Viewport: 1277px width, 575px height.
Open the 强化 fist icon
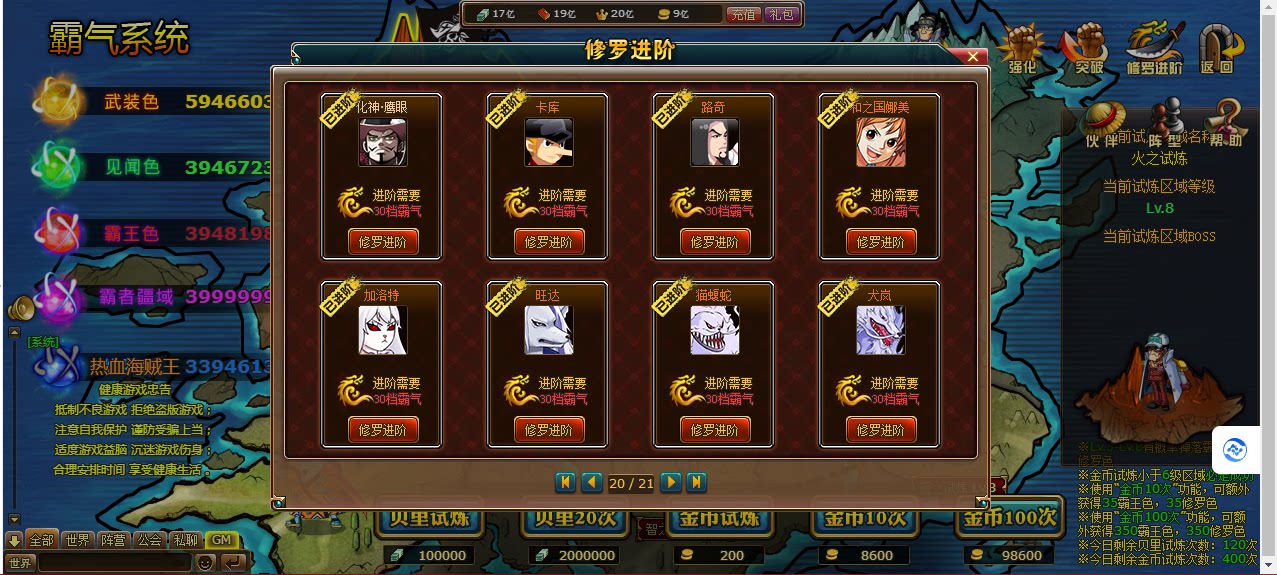[x=1022, y=49]
